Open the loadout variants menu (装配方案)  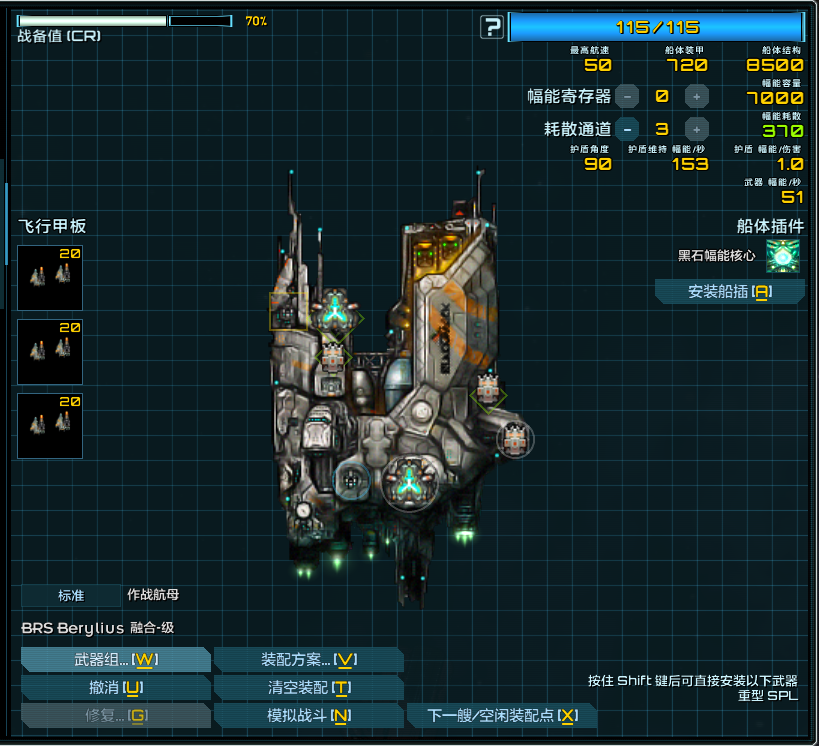pos(308,660)
